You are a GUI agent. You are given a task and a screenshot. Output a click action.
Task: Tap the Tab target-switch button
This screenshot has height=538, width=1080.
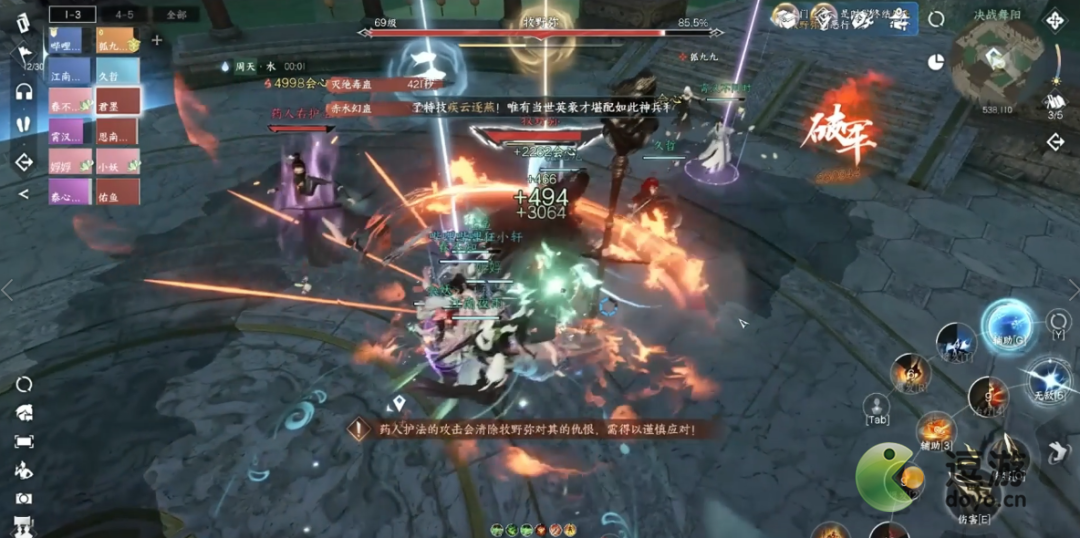[x=877, y=406]
